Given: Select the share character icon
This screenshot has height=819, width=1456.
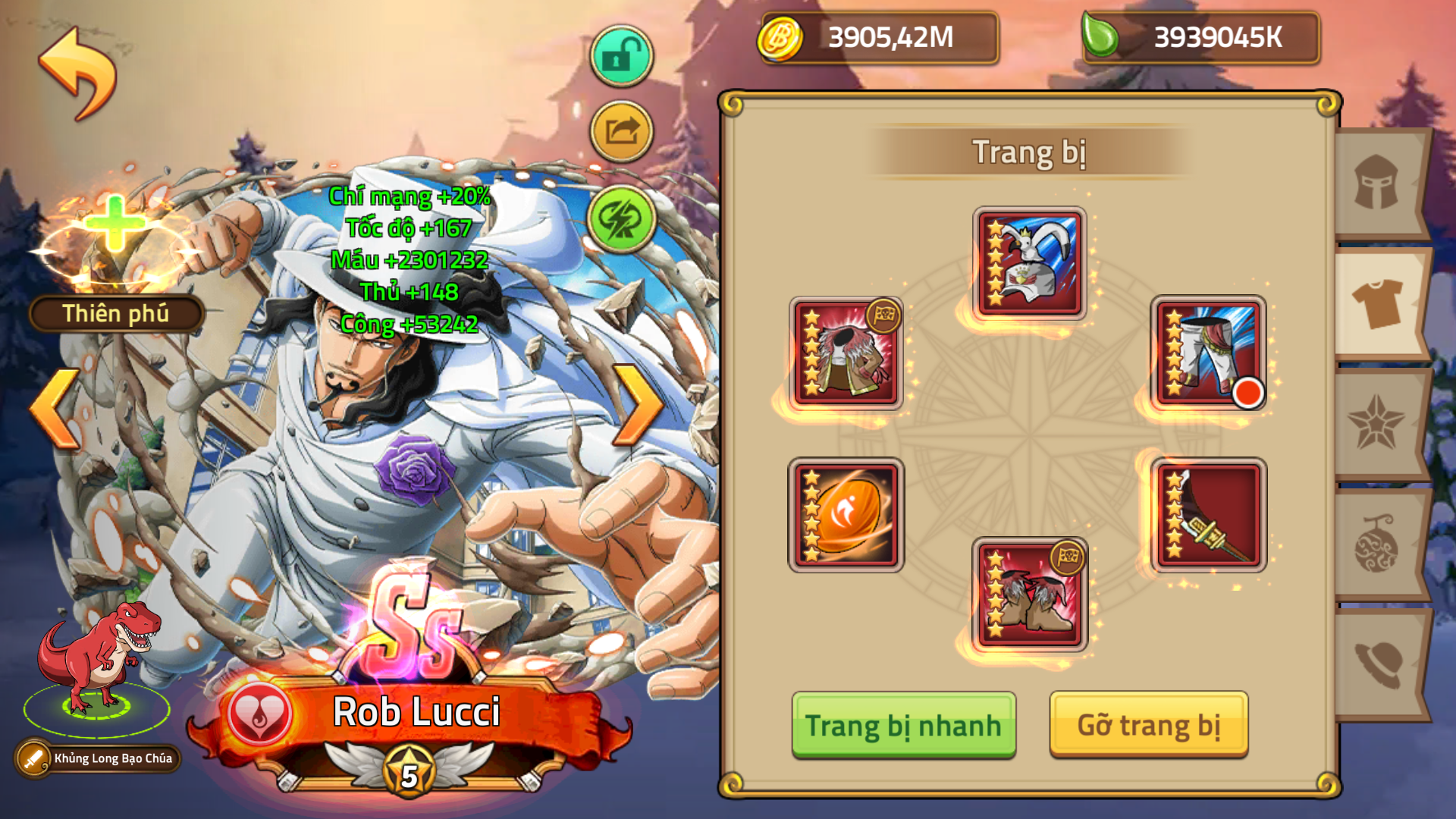Looking at the screenshot, I should tap(621, 131).
